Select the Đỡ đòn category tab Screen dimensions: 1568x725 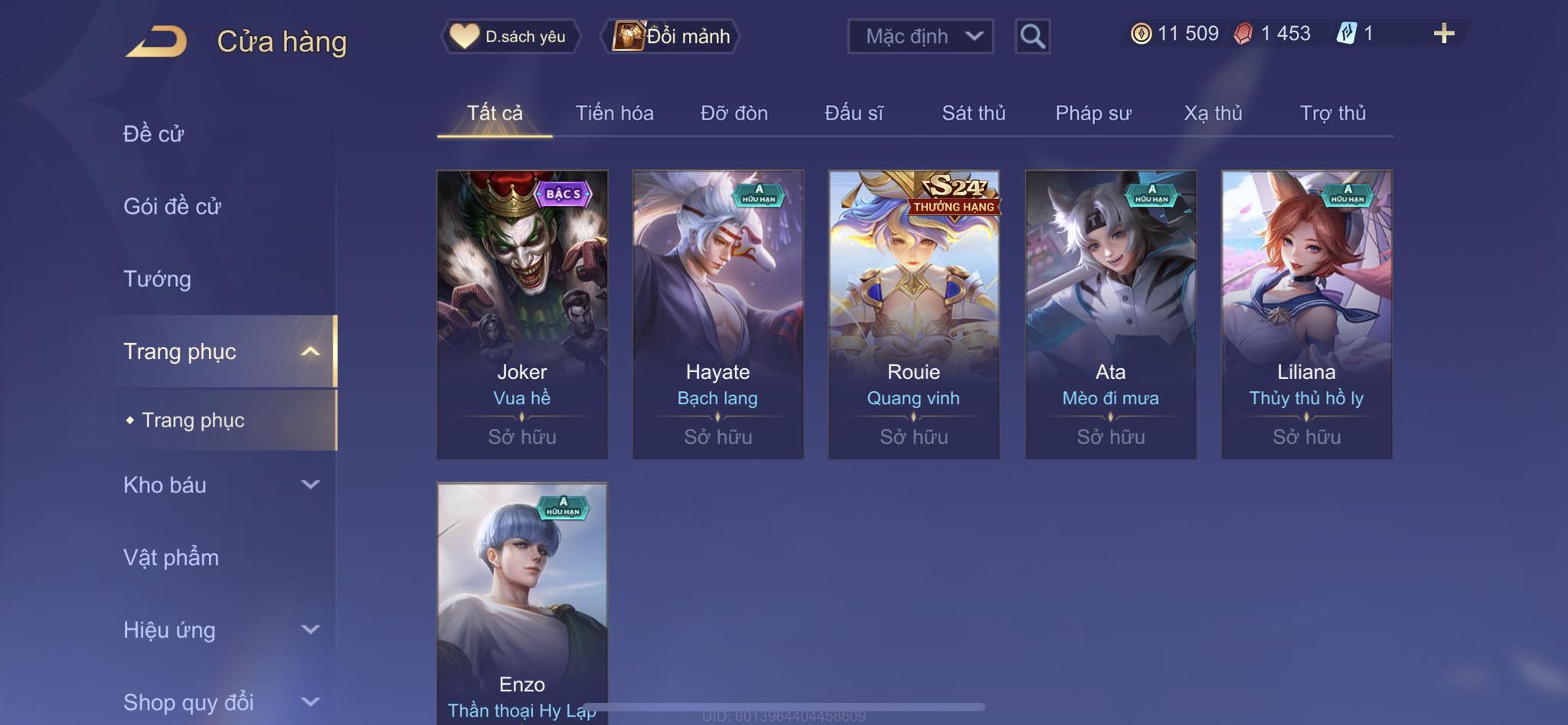point(733,113)
